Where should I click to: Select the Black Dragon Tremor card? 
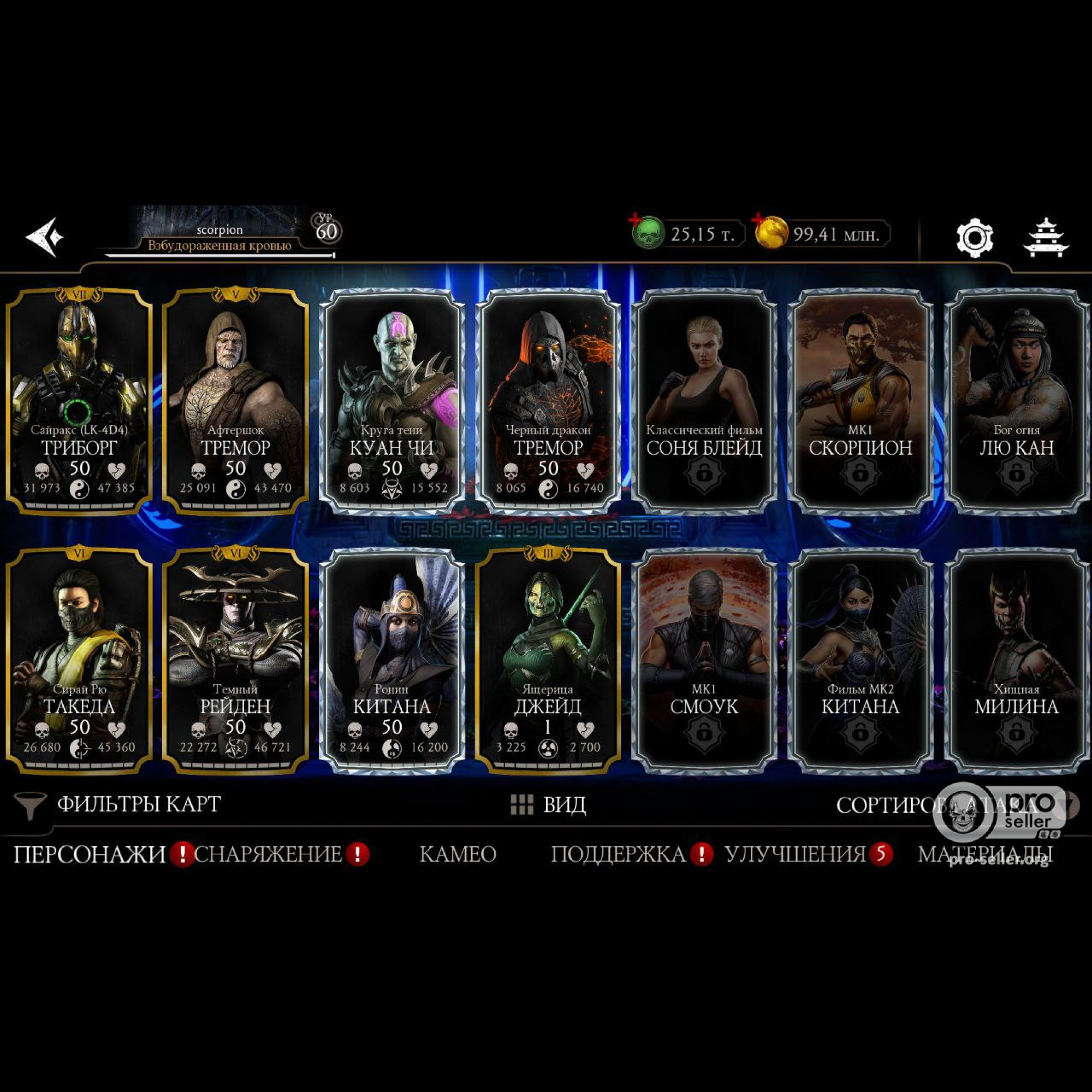tap(548, 401)
